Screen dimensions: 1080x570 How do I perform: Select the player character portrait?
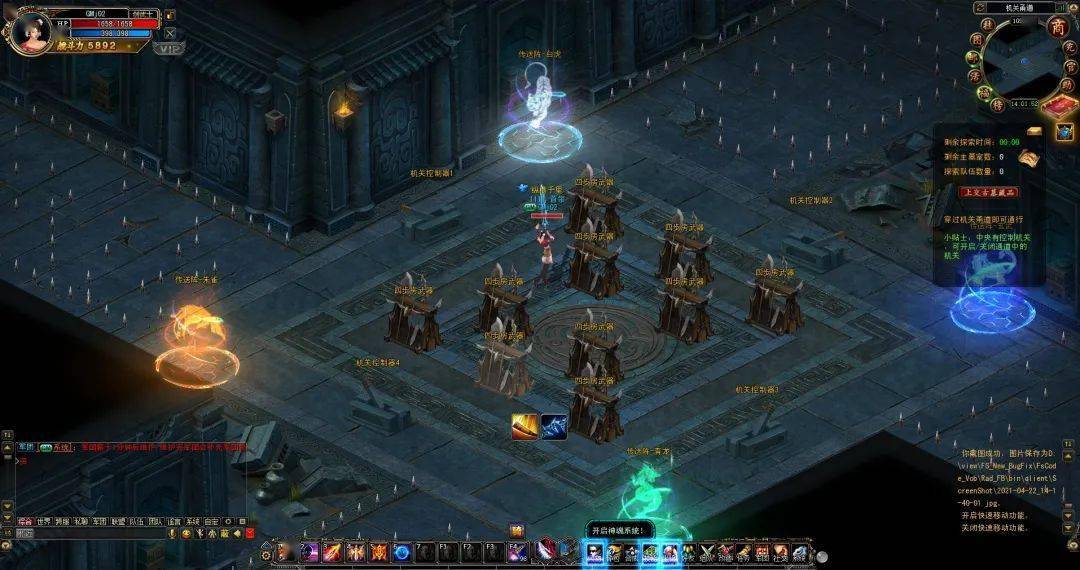pyautogui.click(x=27, y=30)
